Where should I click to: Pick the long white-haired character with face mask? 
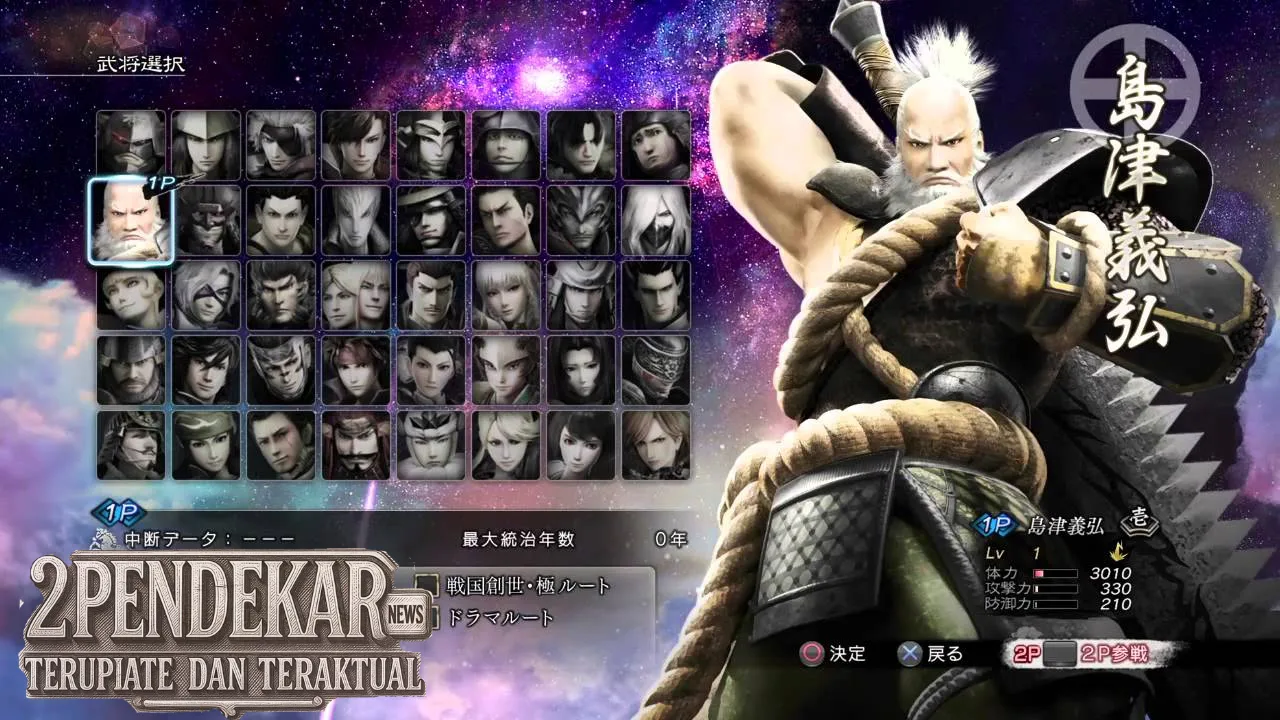[x=656, y=220]
